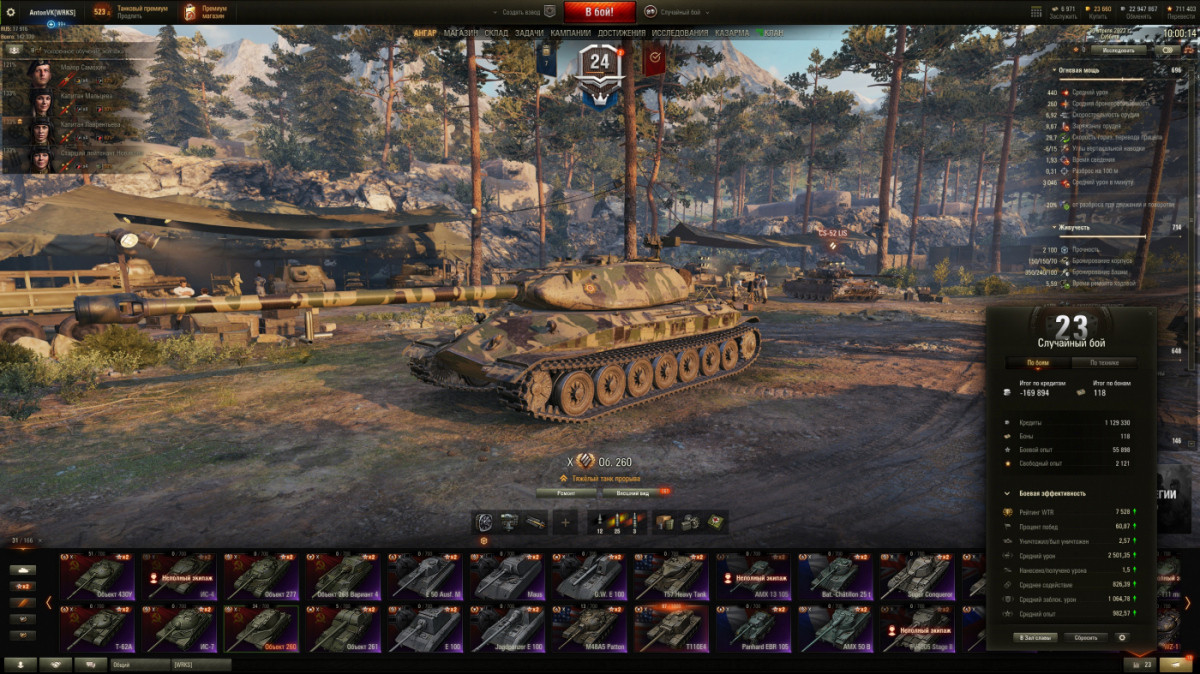Show the «Казарма» crew barracks

coord(732,33)
